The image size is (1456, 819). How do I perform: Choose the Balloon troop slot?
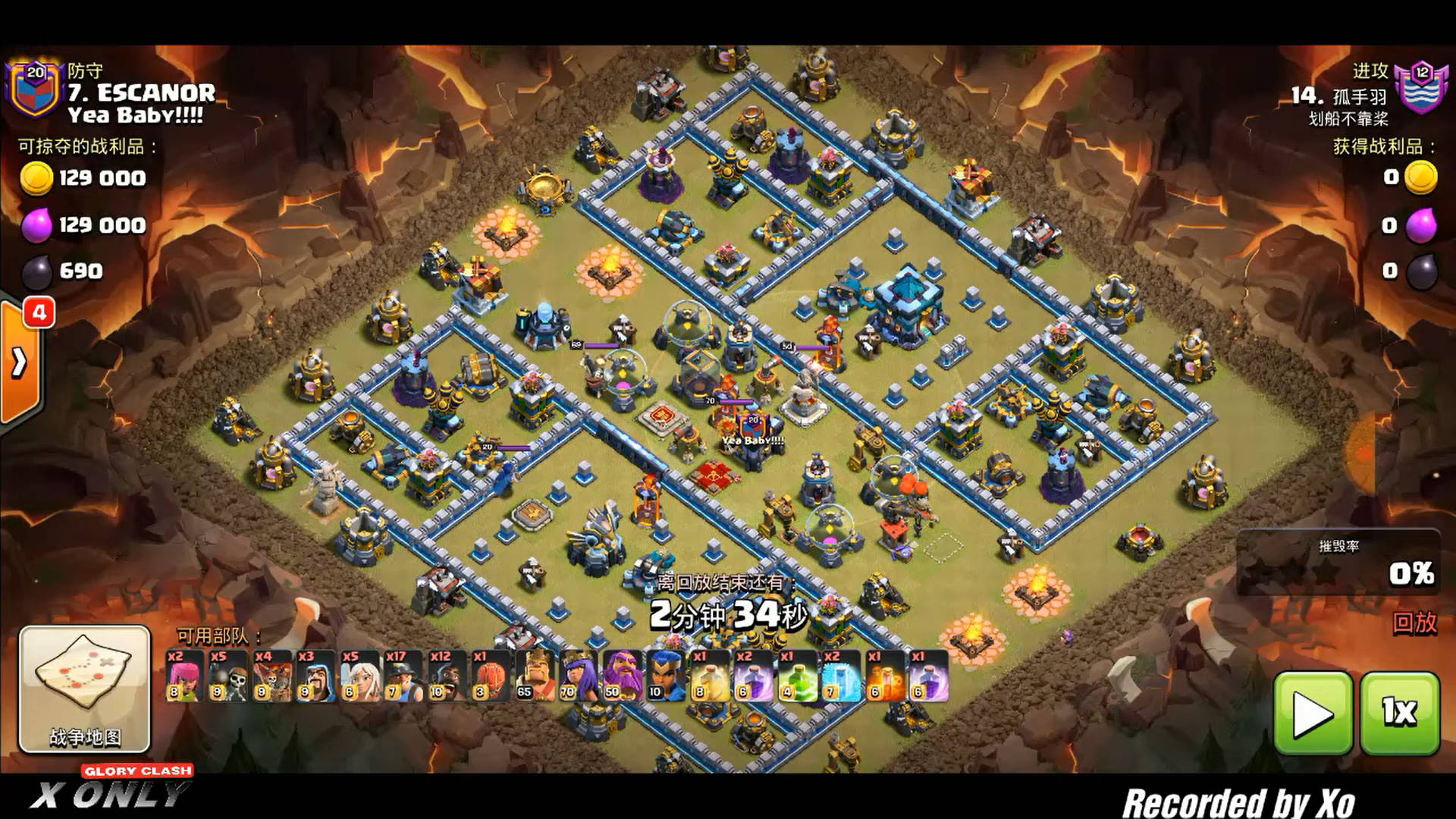click(271, 675)
